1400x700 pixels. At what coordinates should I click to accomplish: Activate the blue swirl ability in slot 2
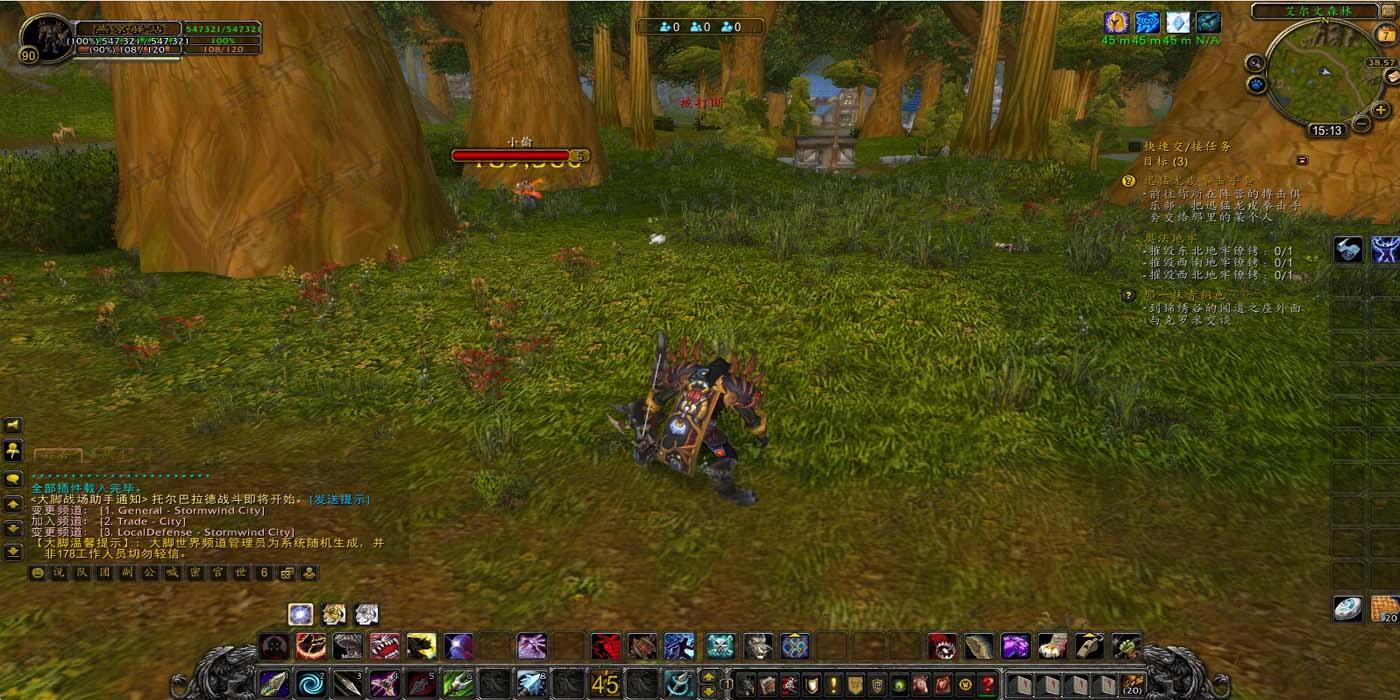311,684
